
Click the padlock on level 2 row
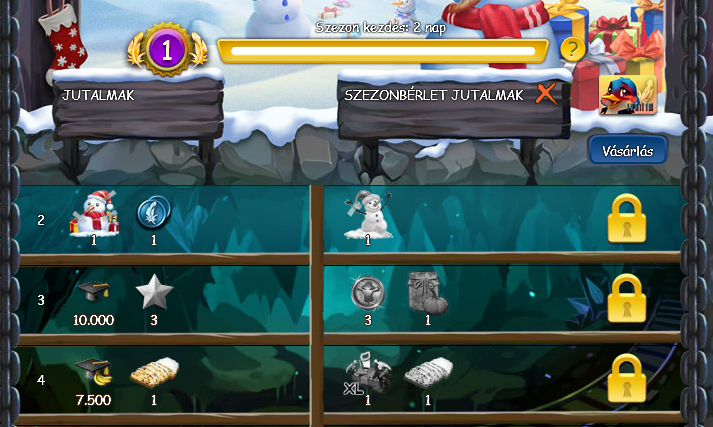[627, 219]
